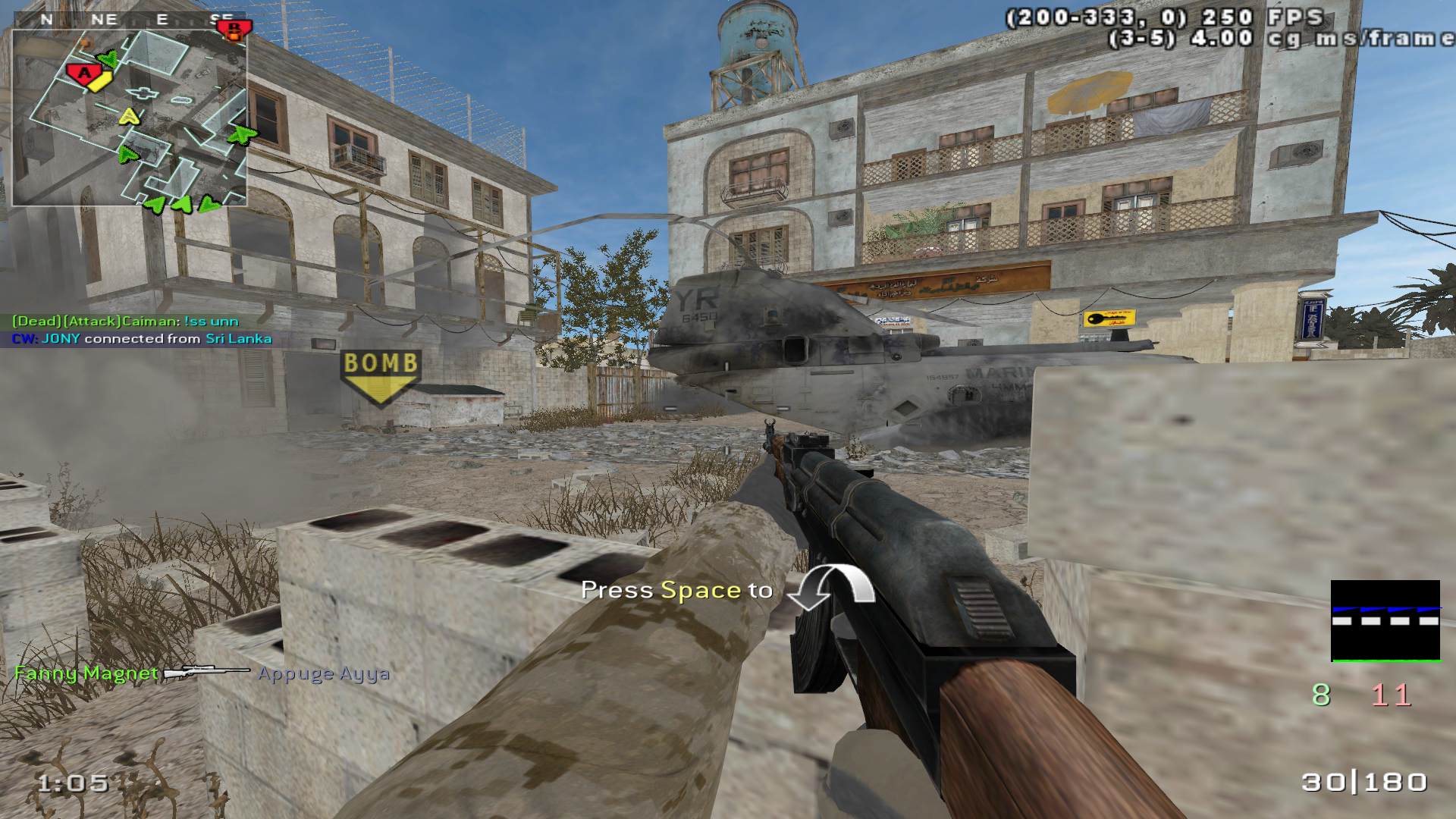Select the red B bombsite marker on minimap
Viewport: 1456px width, 819px height.
coord(232,30)
